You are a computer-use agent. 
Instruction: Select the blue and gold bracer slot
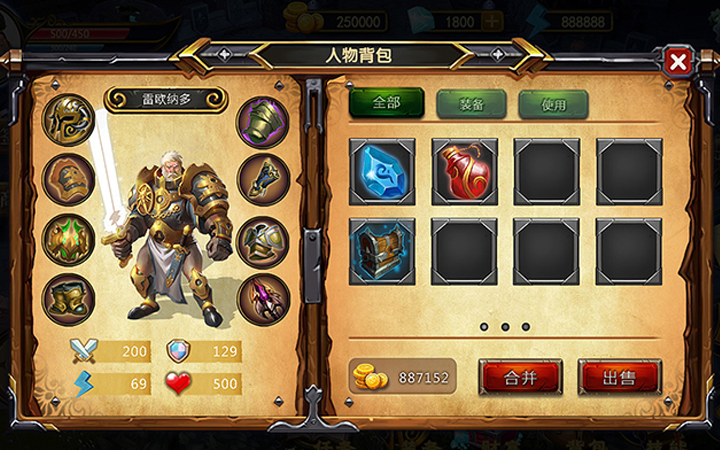pyautogui.click(x=263, y=181)
